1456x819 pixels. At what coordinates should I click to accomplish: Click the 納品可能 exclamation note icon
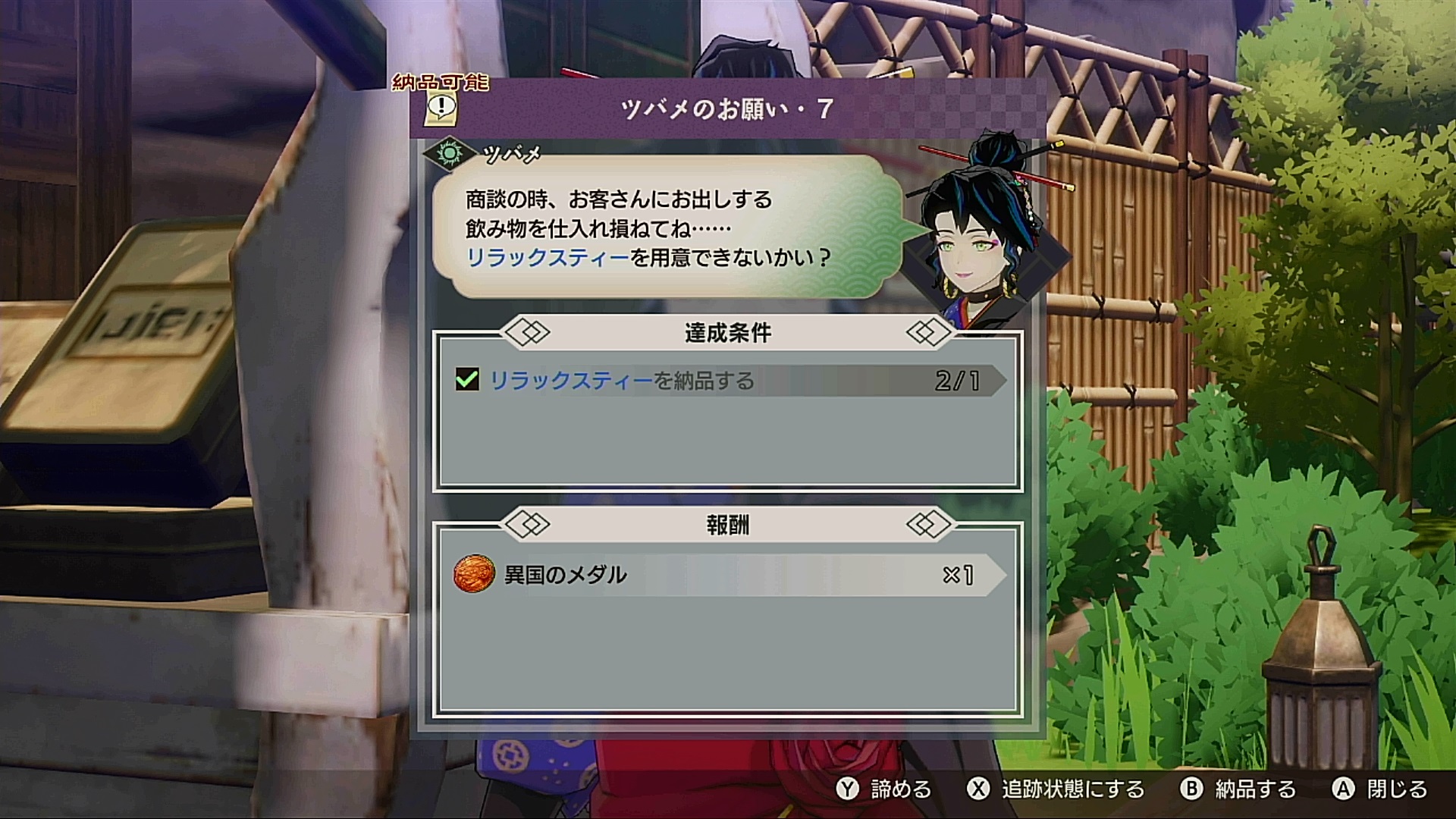pos(441,109)
